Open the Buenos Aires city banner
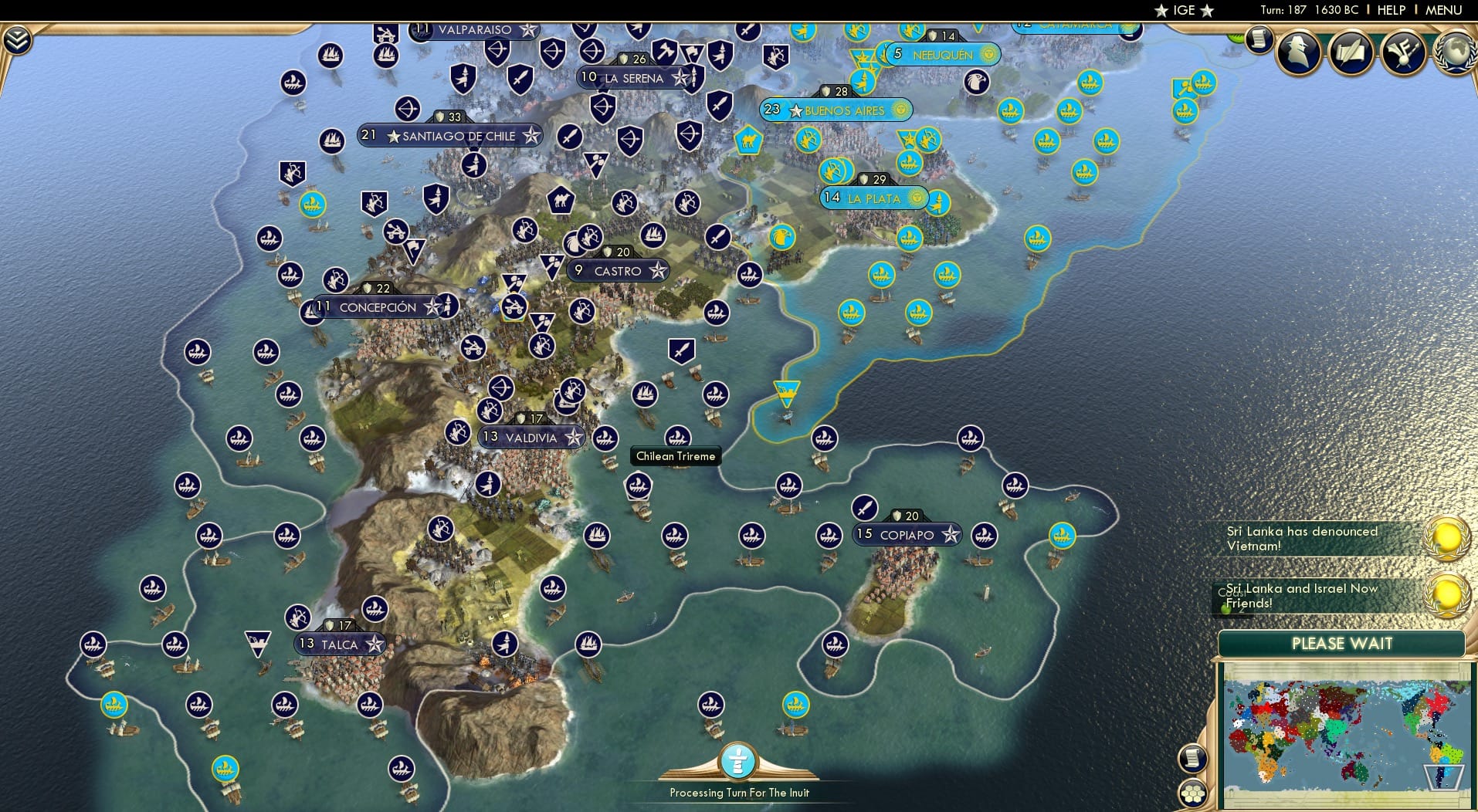The height and width of the screenshot is (812, 1478). [836, 110]
